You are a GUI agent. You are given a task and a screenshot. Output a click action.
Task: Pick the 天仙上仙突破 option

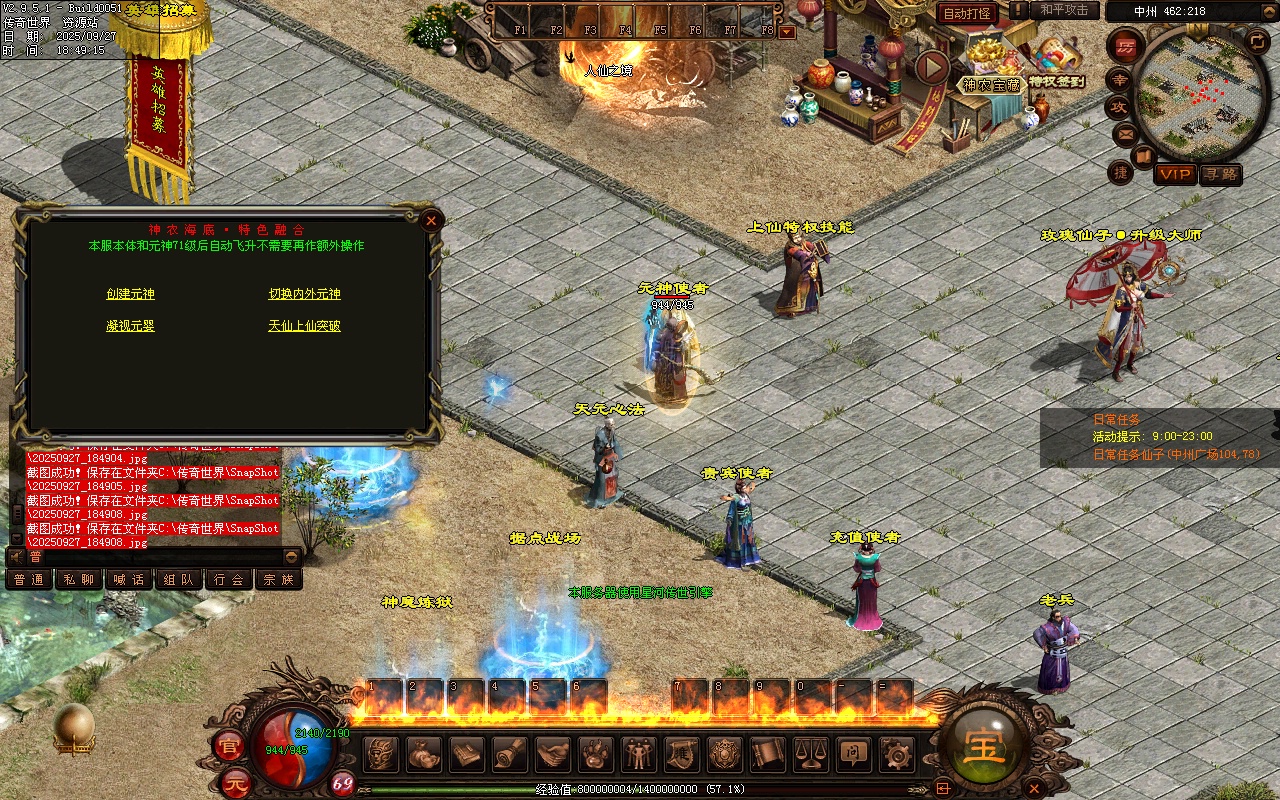(x=304, y=326)
